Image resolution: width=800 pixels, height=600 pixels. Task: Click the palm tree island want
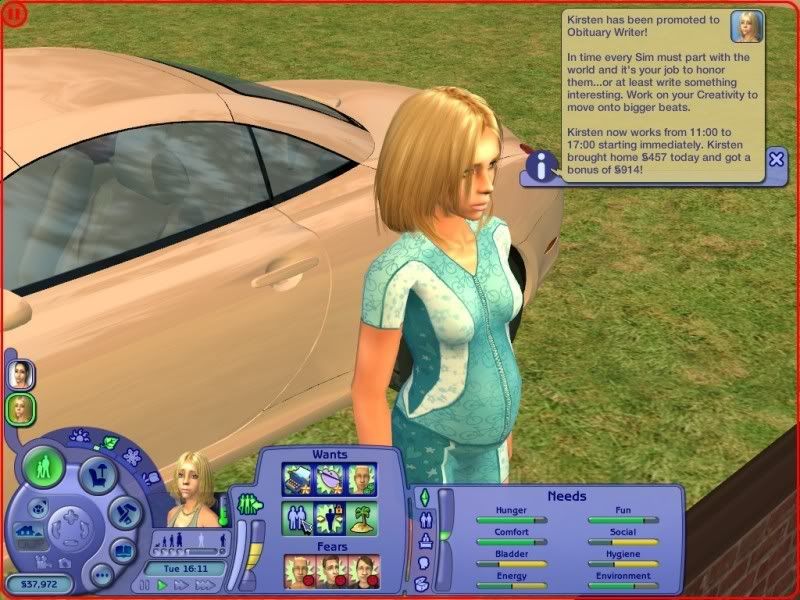[364, 517]
